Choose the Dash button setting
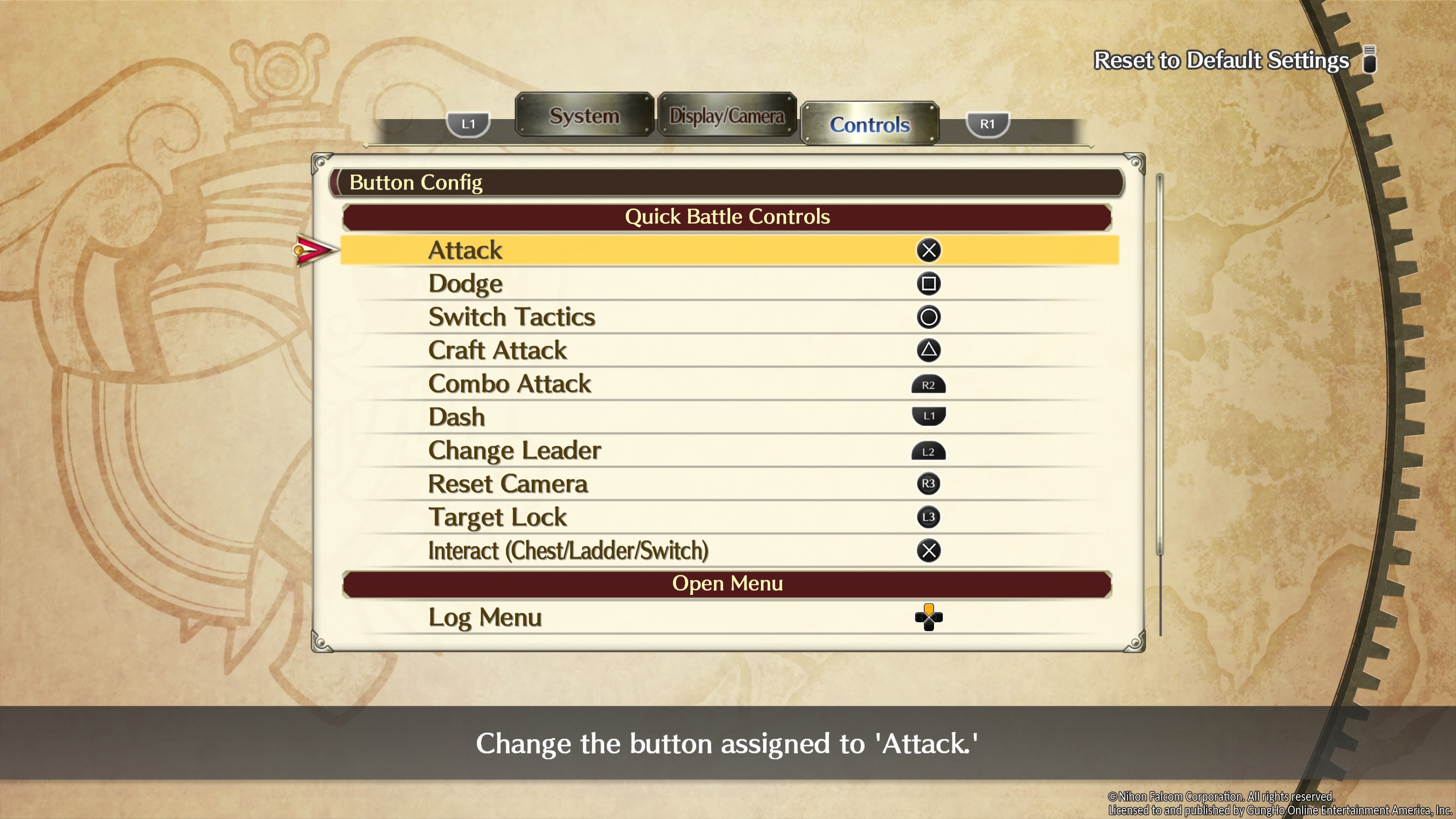The width and height of the screenshot is (1456, 819). tap(728, 417)
